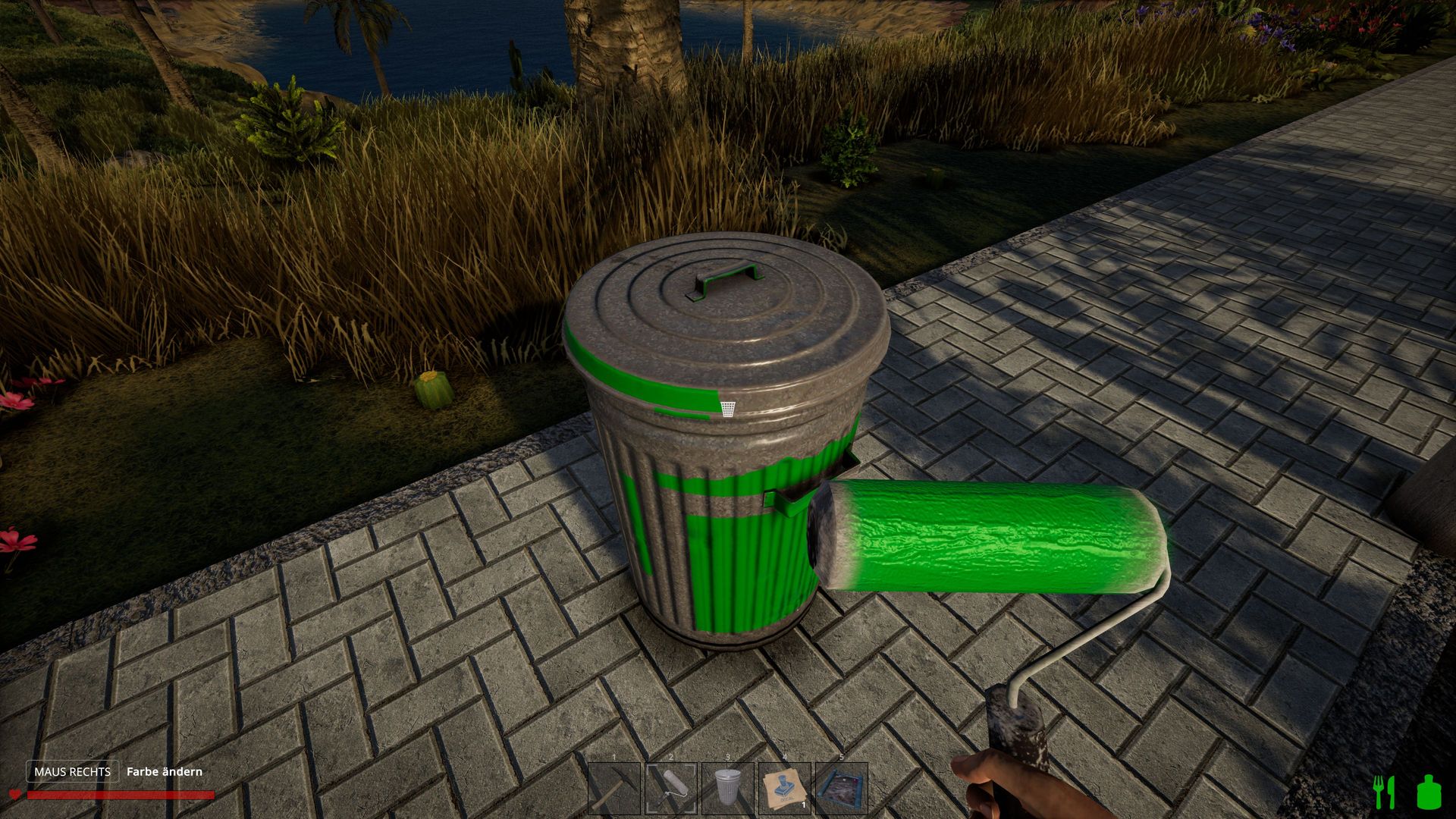The height and width of the screenshot is (819, 1456).
Task: Choose the trash can hotbar slot
Action: point(728,789)
